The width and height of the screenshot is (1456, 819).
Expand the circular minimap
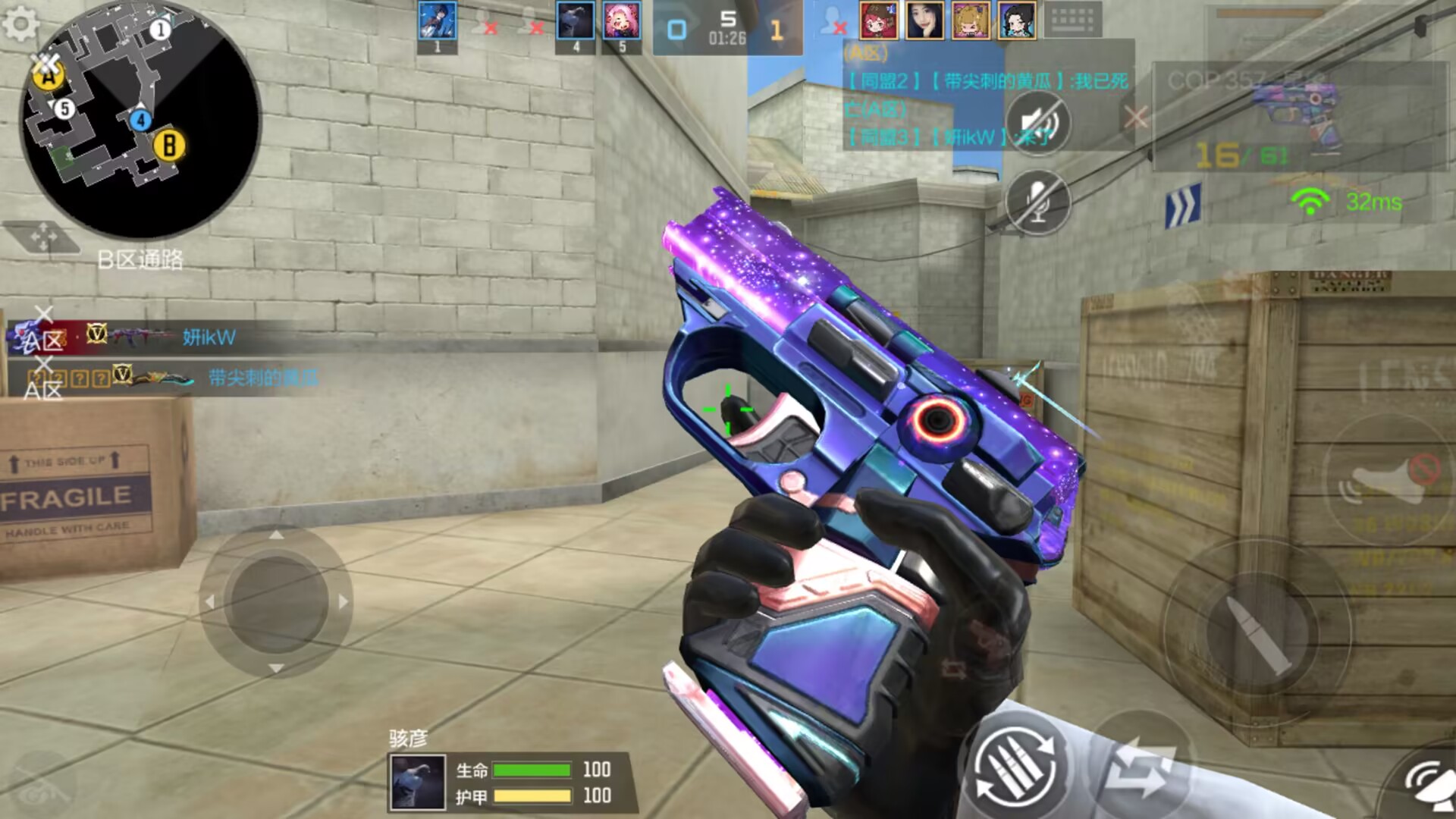pyautogui.click(x=141, y=120)
